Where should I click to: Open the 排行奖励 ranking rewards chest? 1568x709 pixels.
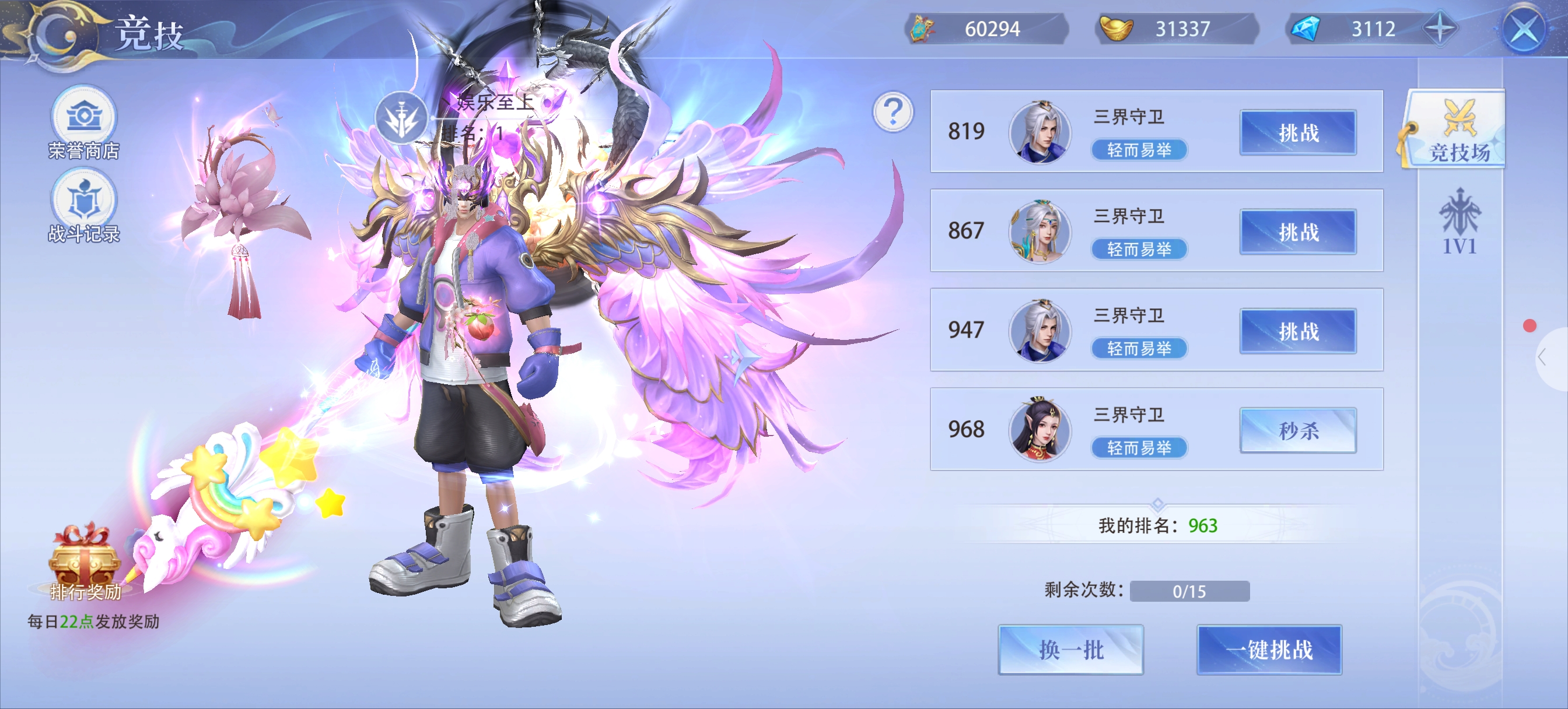84,563
